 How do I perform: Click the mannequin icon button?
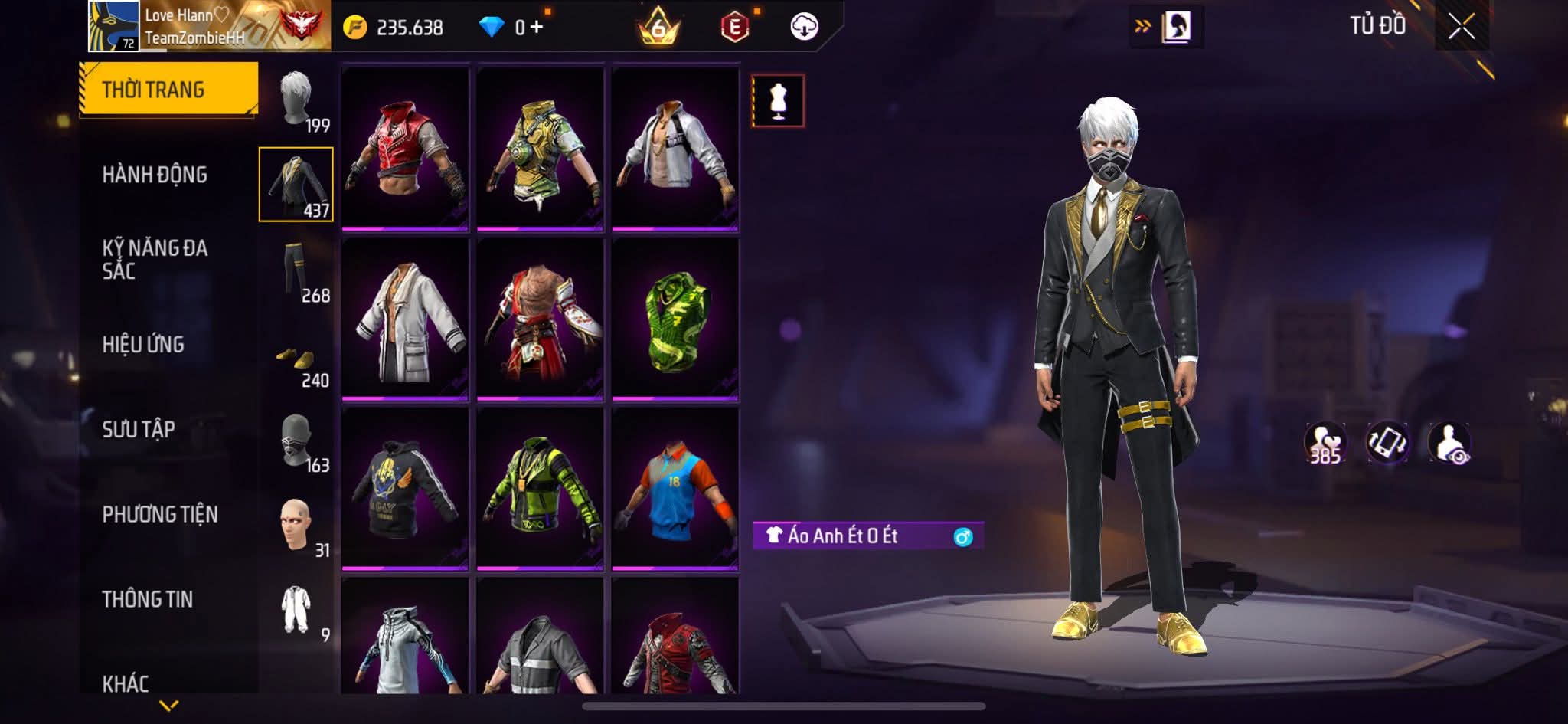click(x=778, y=100)
